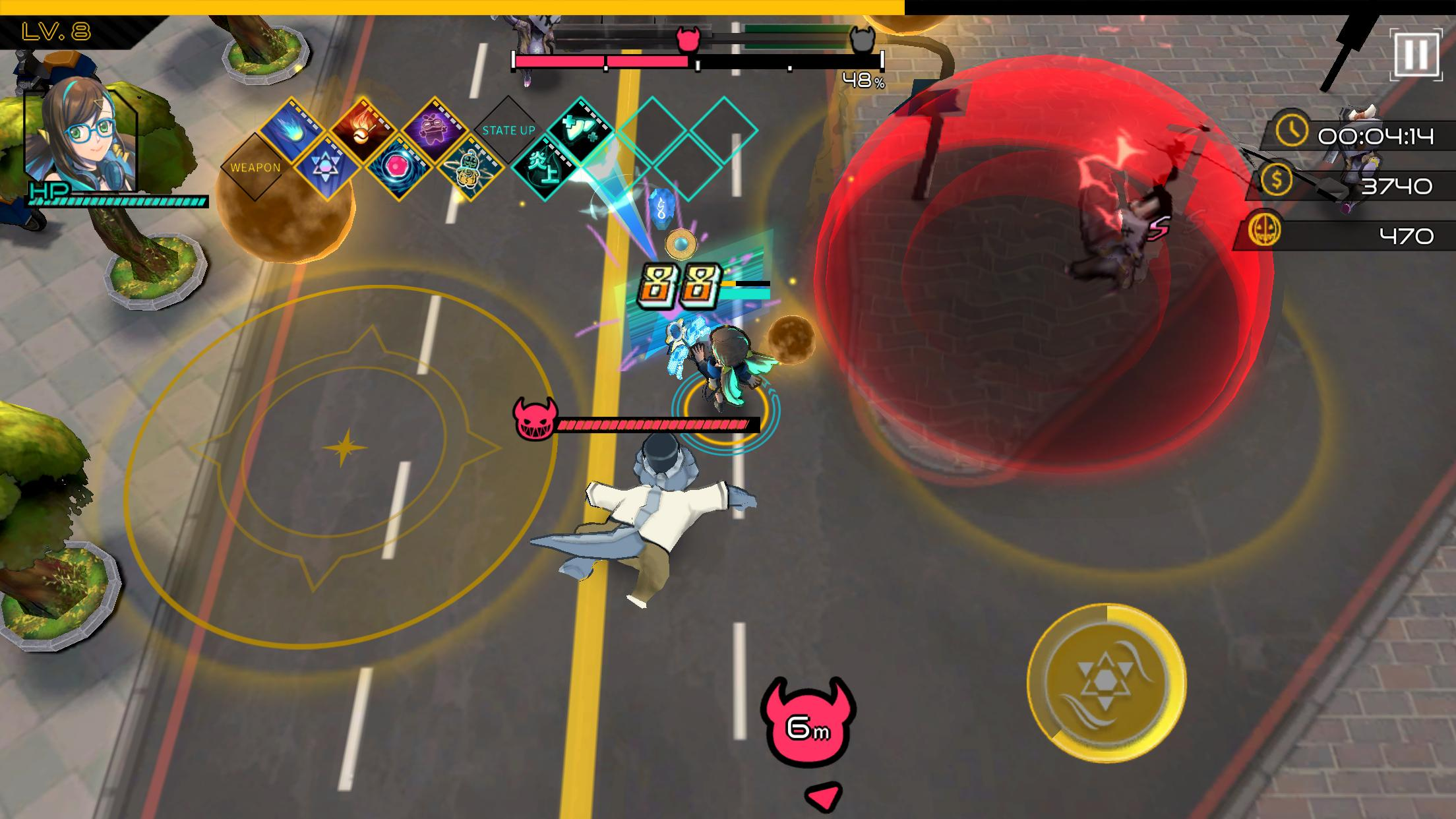The height and width of the screenshot is (819, 1456).
Task: Tap the empty STATE UP slot diamond
Action: (x=508, y=132)
